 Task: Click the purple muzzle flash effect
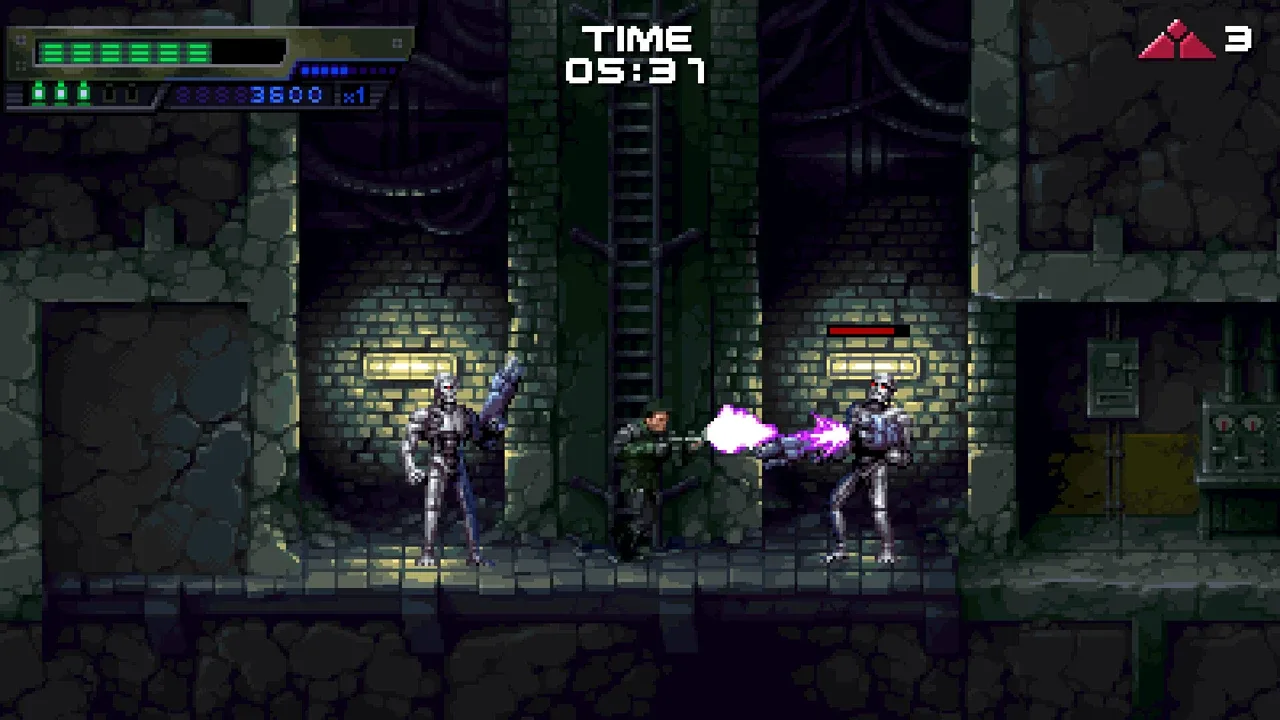pos(740,432)
